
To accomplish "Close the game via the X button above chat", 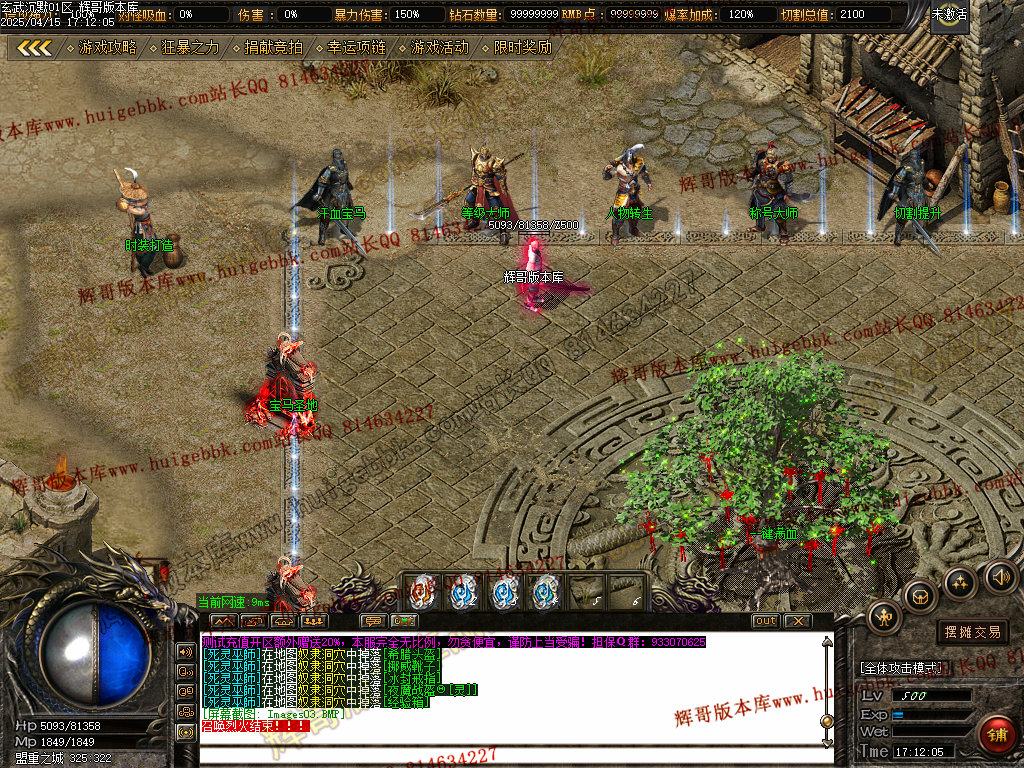I will (x=797, y=621).
